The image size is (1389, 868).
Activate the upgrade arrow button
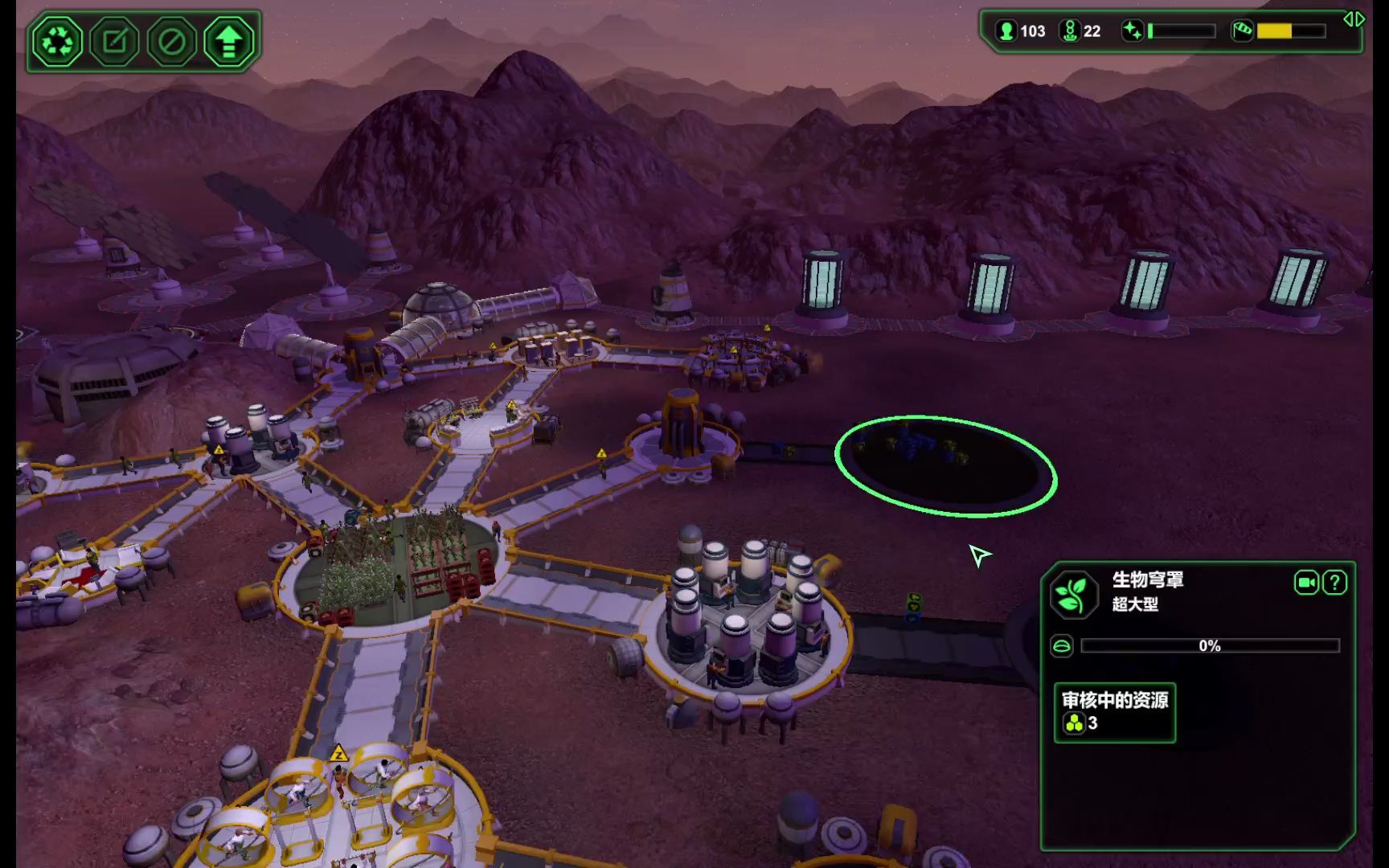coord(228,41)
